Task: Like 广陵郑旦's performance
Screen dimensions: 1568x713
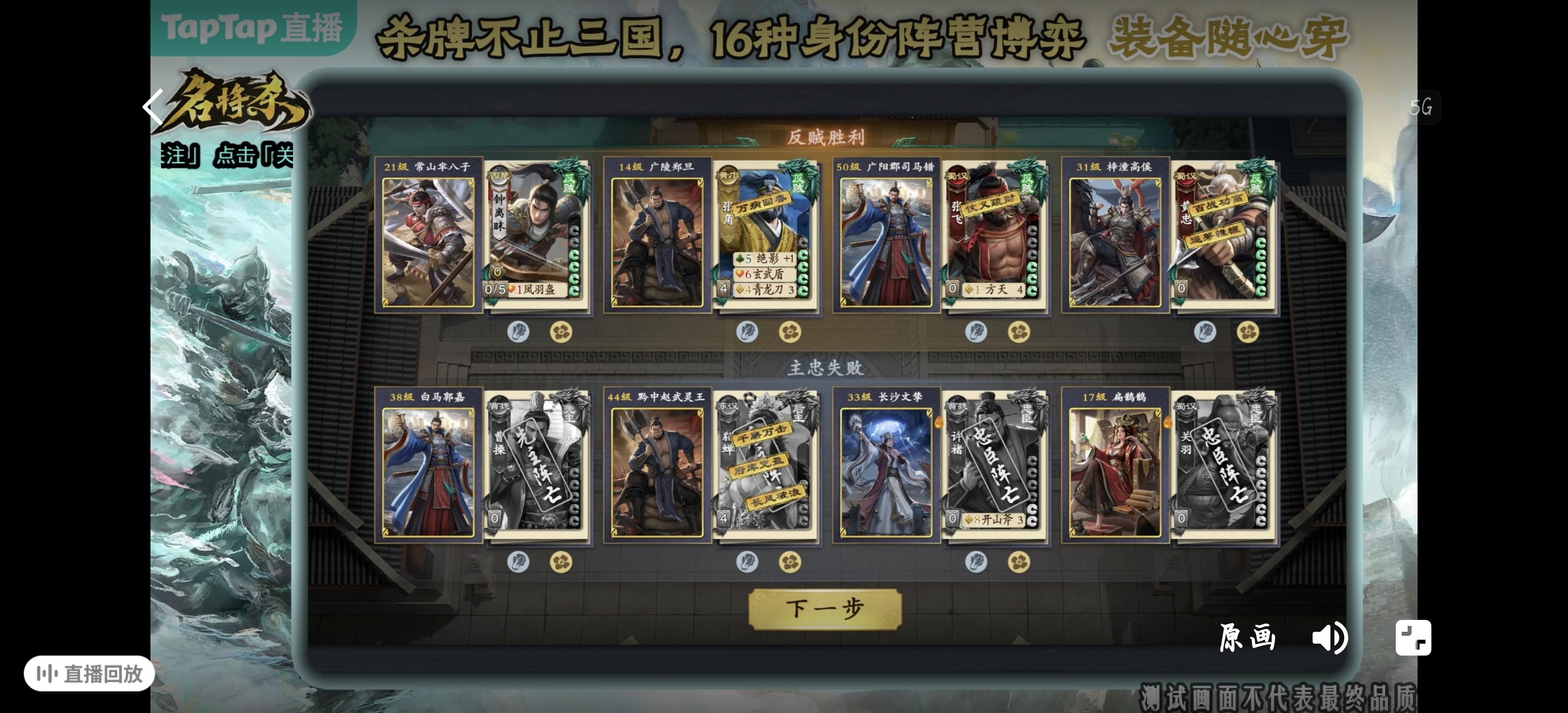Action: point(748,331)
